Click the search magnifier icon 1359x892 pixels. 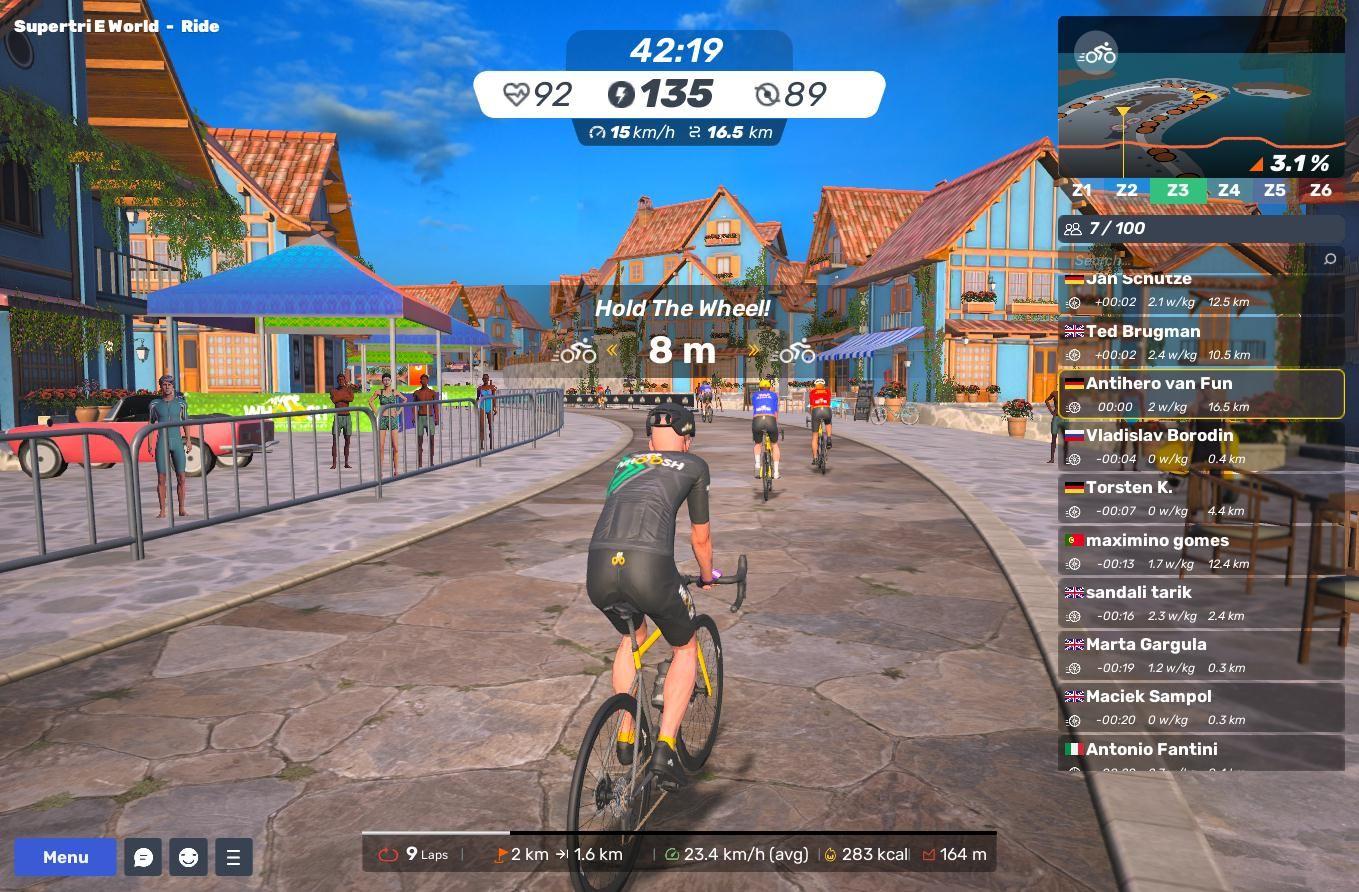point(1329,260)
